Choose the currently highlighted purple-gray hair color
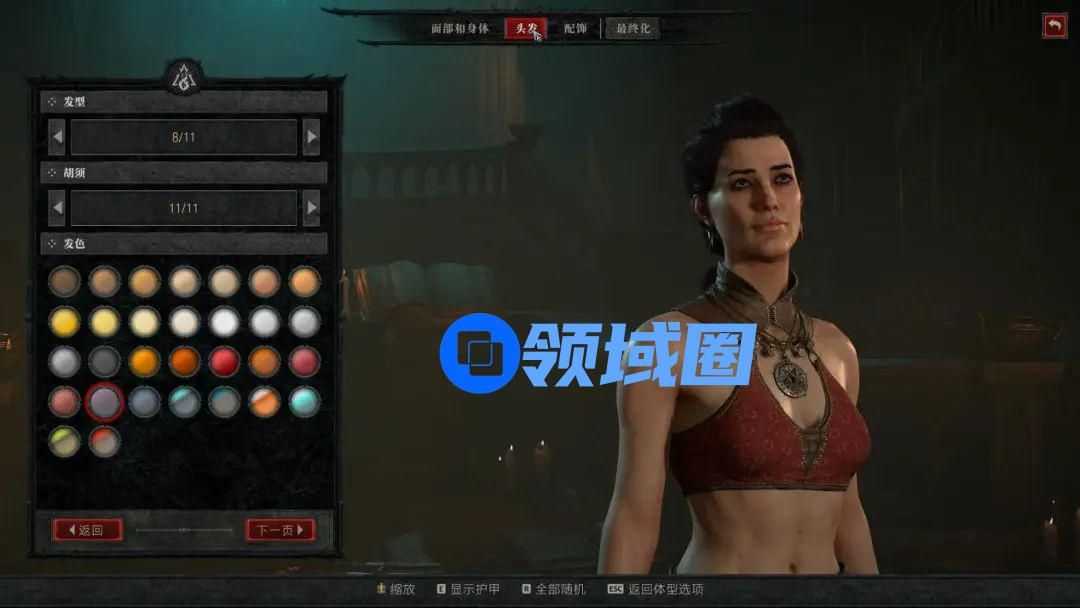 click(x=104, y=401)
